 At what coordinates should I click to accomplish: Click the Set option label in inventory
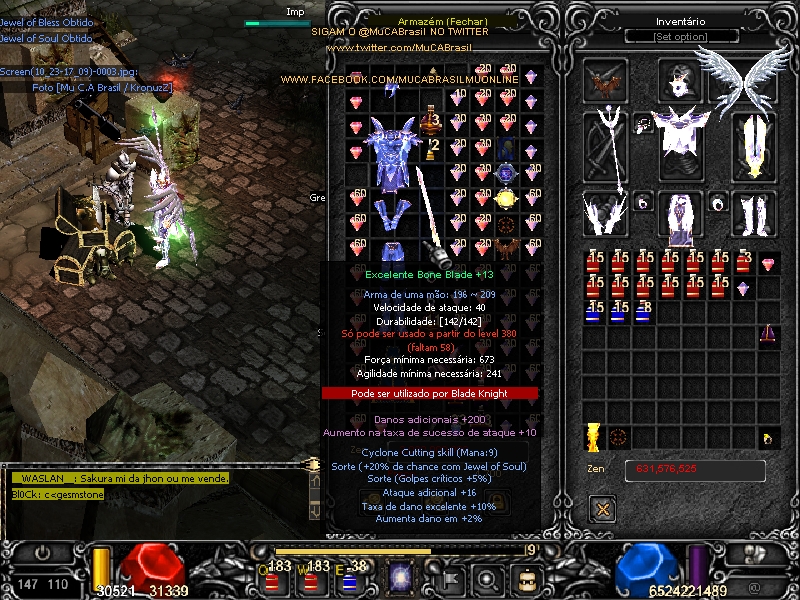(x=681, y=37)
